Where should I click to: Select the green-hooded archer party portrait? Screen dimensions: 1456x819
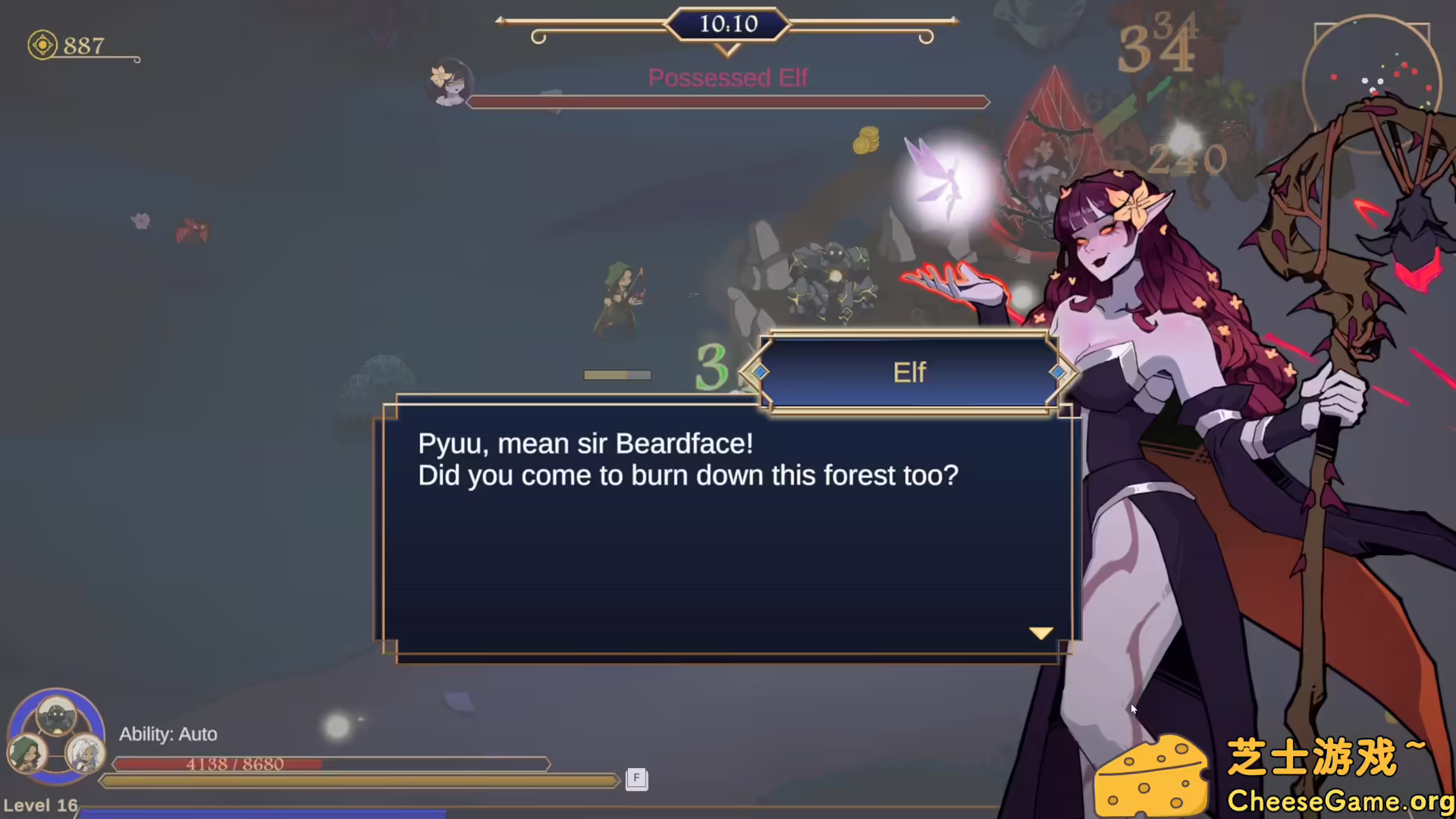27,752
